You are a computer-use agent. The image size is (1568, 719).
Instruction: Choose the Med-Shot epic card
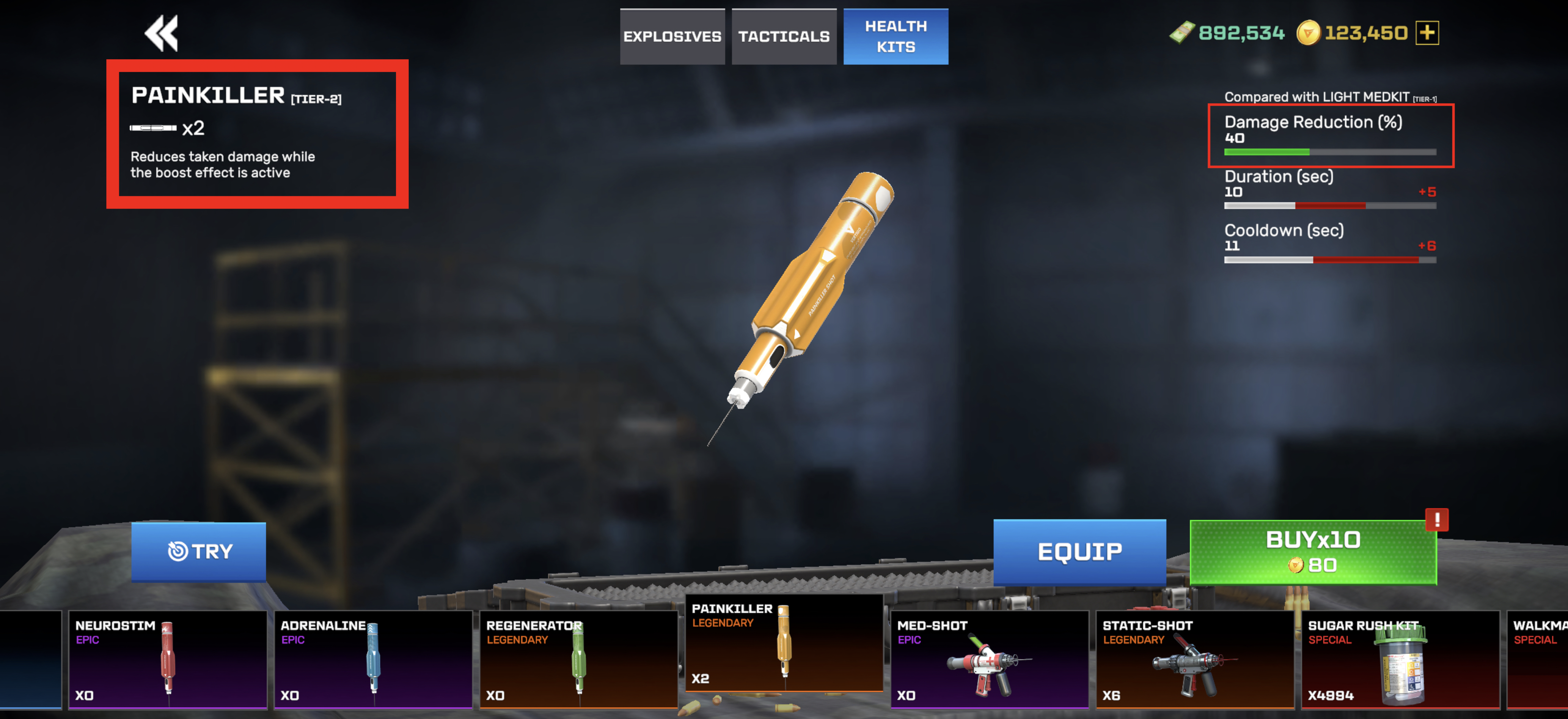(x=989, y=659)
